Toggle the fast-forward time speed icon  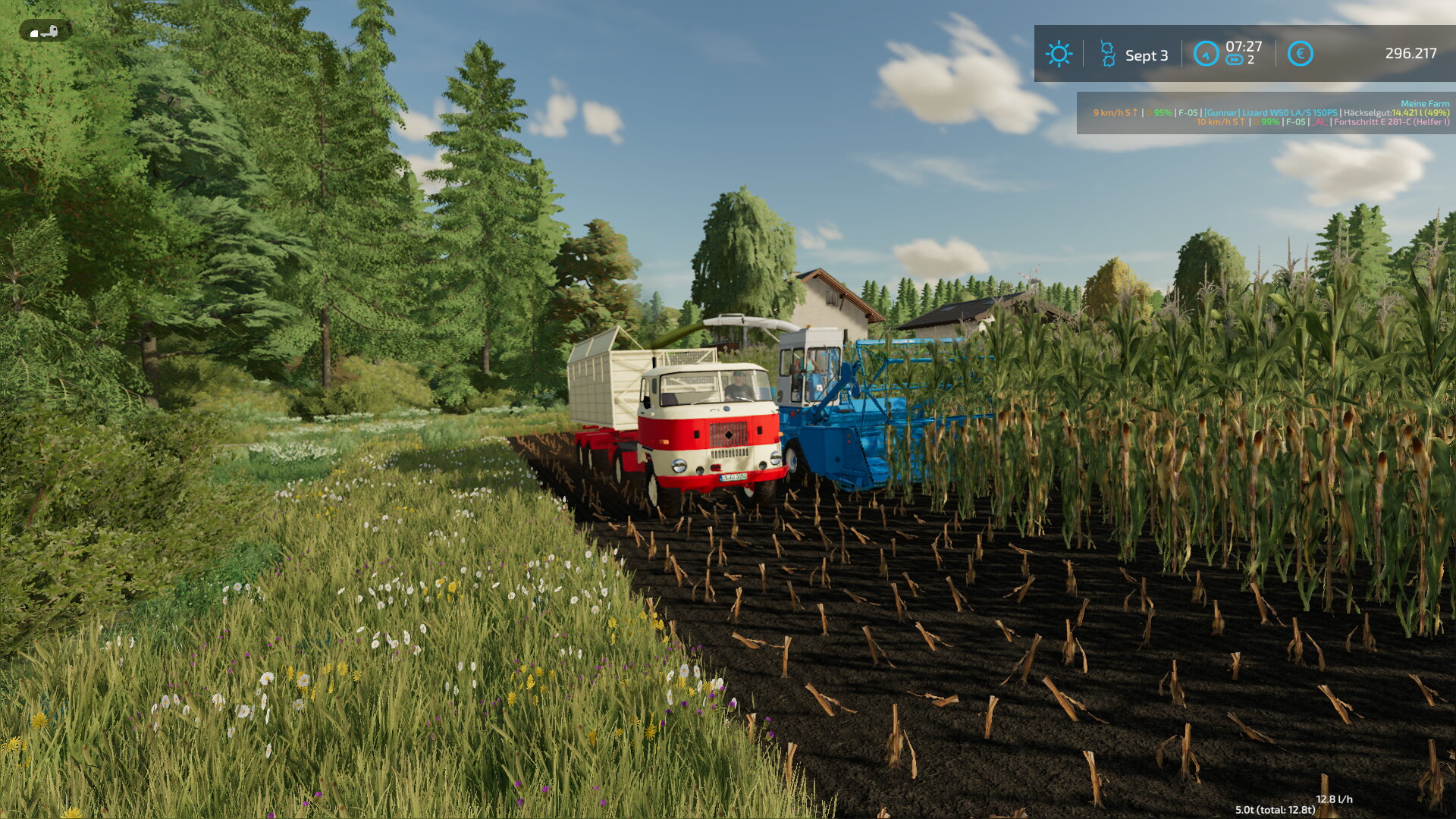[x=1234, y=60]
